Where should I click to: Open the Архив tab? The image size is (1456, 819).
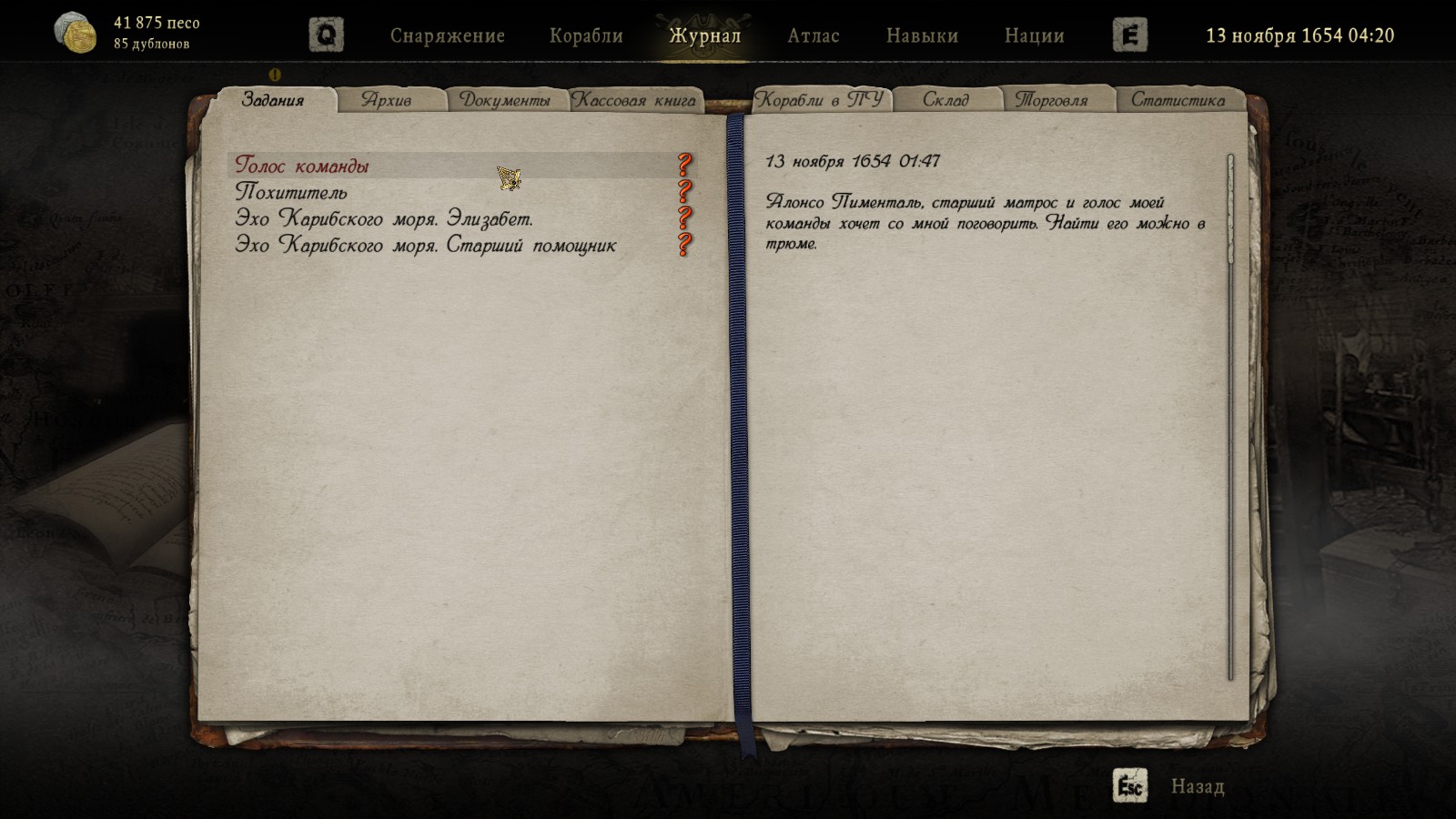[387, 100]
